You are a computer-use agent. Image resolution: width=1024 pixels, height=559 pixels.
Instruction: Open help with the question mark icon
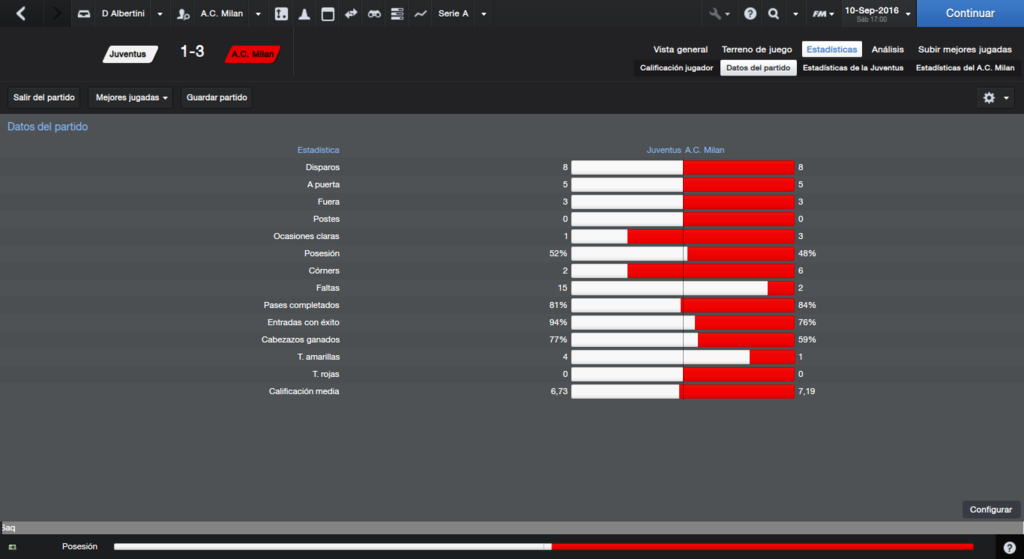tap(750, 14)
